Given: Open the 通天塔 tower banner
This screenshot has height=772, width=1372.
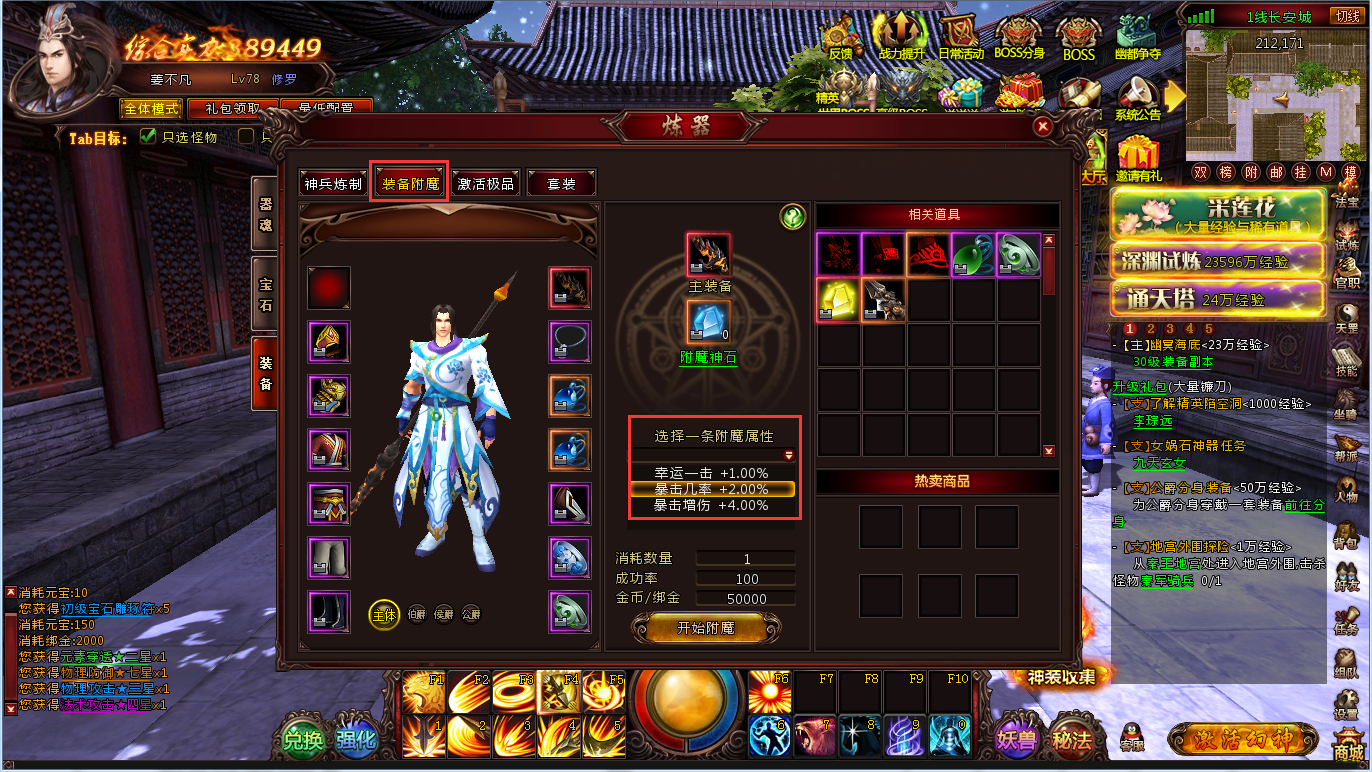Looking at the screenshot, I should pos(1217,298).
